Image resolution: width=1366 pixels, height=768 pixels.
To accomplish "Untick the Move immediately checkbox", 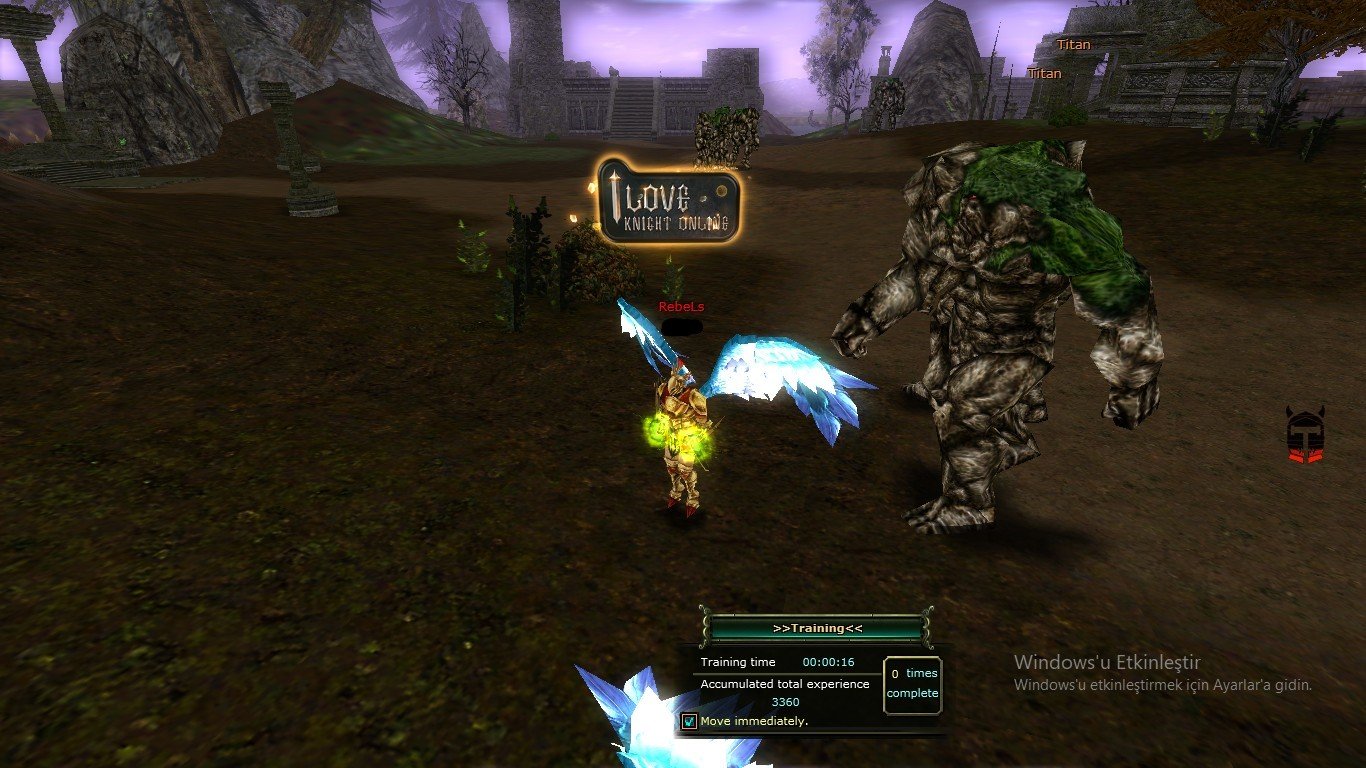I will (x=689, y=721).
